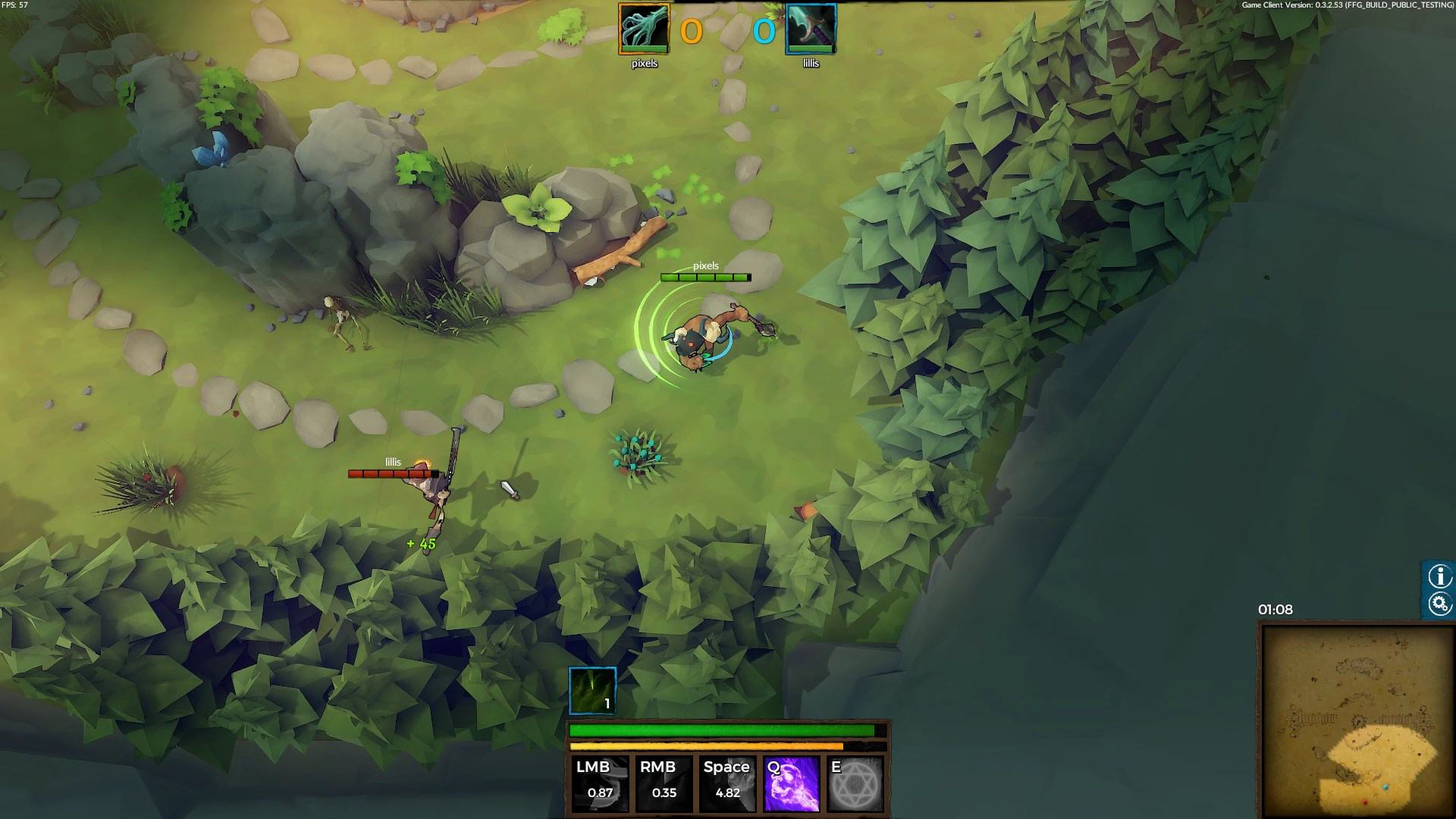Image resolution: width=1456 pixels, height=819 pixels.
Task: Cast the purple skull Q ability
Action: (792, 783)
